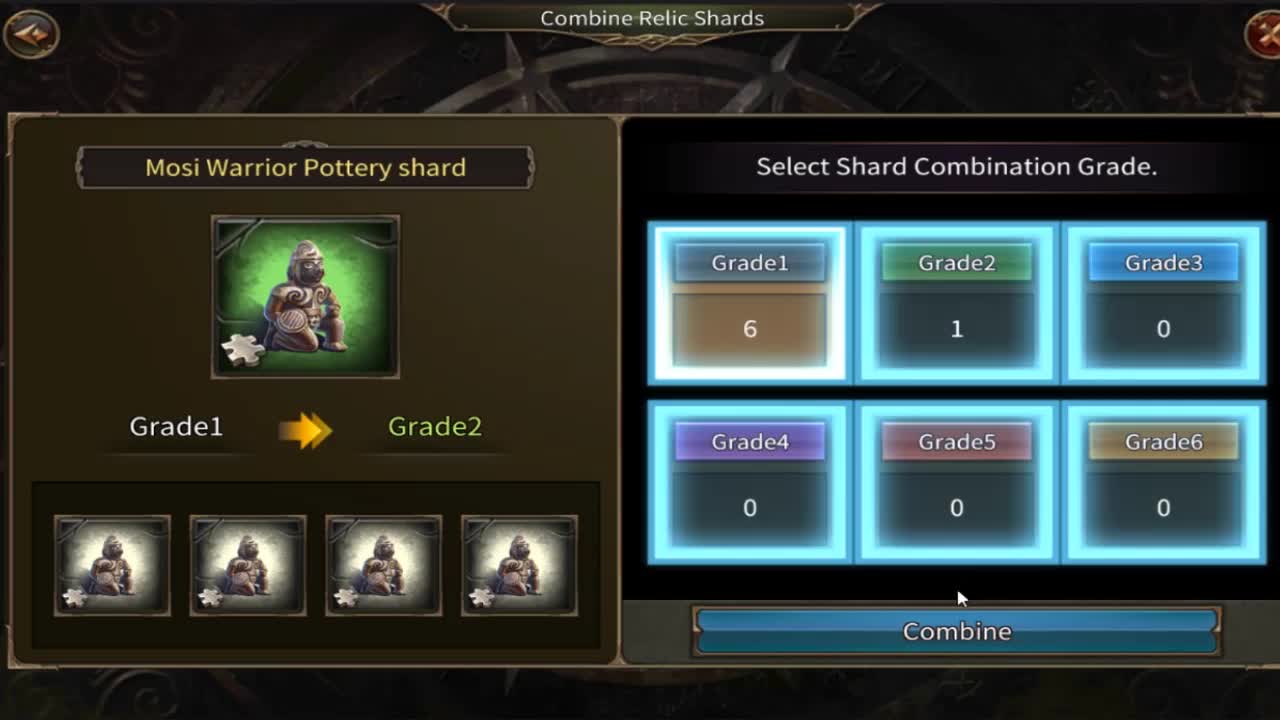1280x720 pixels.
Task: Pick the Grade3 shard grade
Action: [1163, 303]
